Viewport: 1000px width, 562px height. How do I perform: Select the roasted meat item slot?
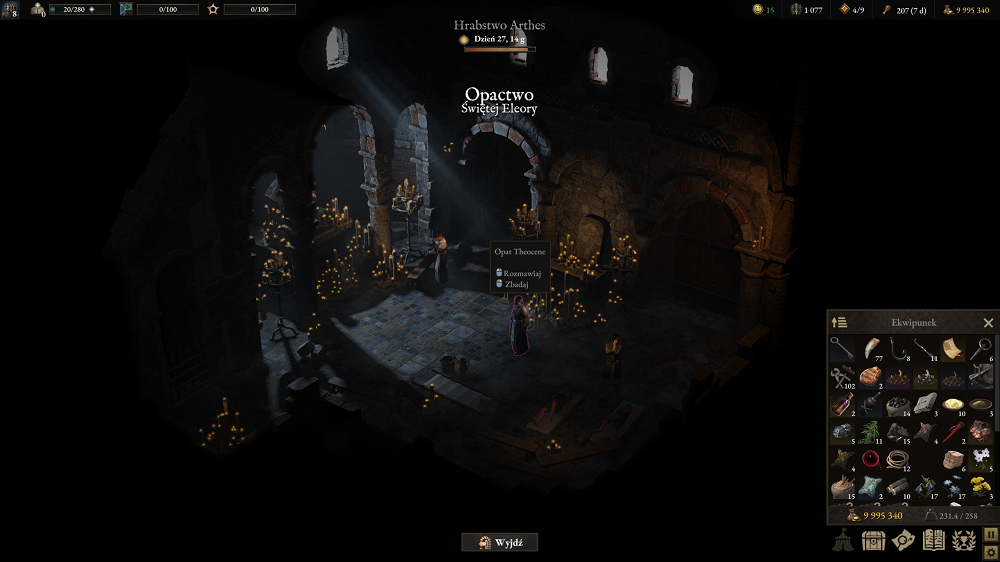pos(870,376)
